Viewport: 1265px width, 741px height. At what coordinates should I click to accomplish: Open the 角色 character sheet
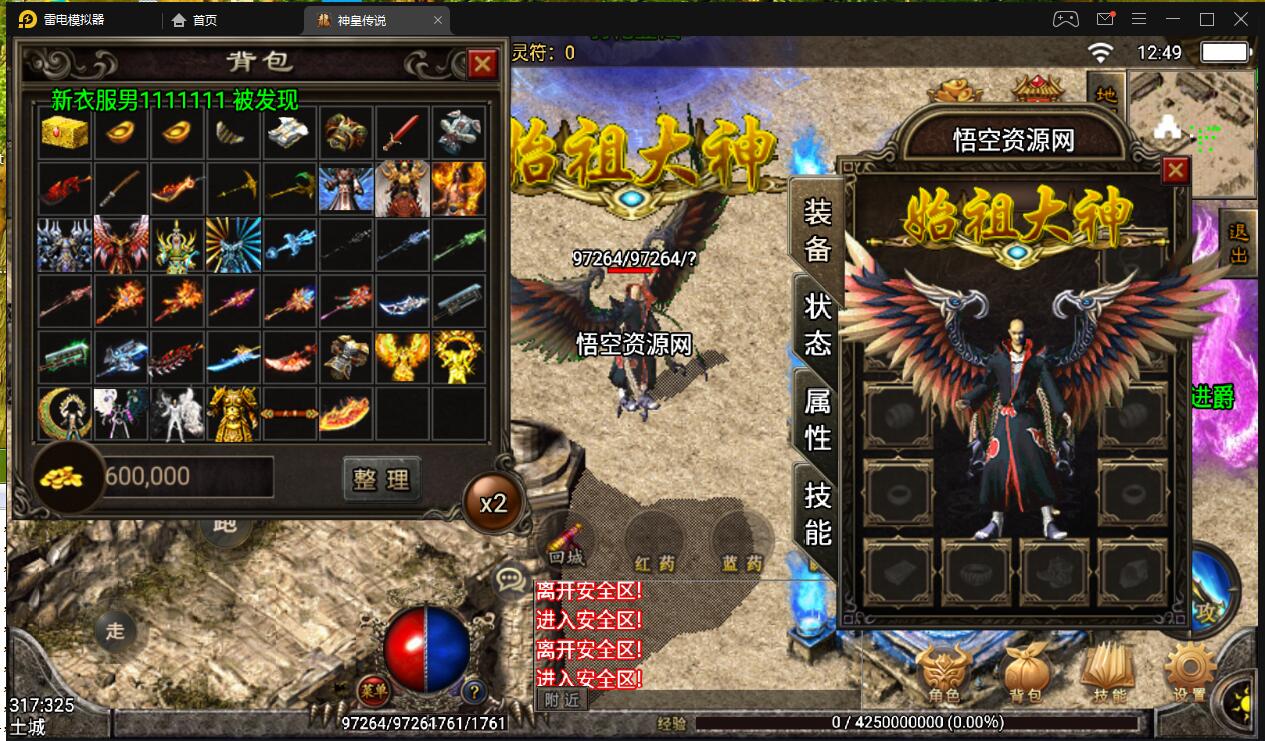[945, 673]
